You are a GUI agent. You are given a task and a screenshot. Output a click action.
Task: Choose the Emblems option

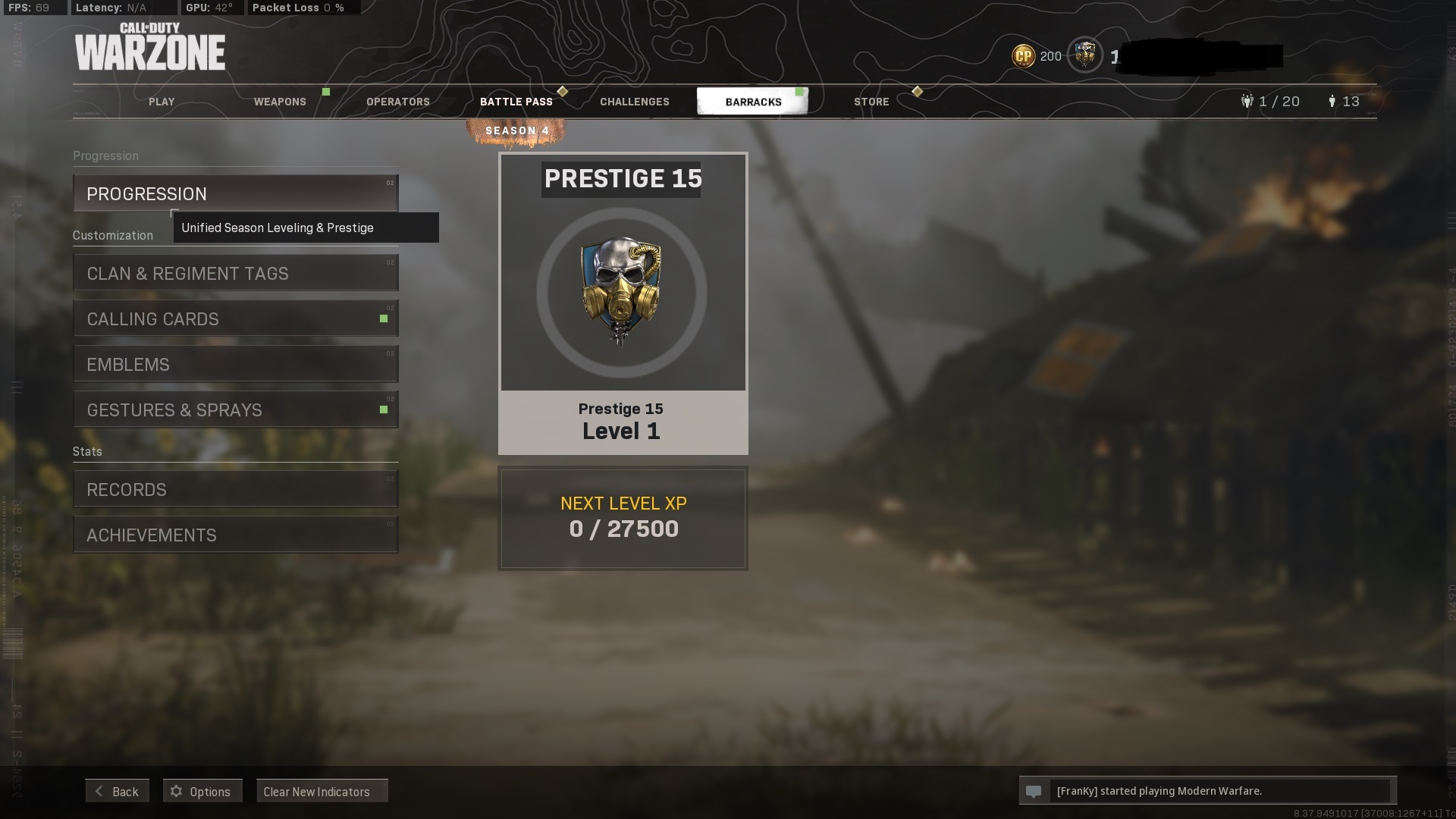[x=235, y=364]
